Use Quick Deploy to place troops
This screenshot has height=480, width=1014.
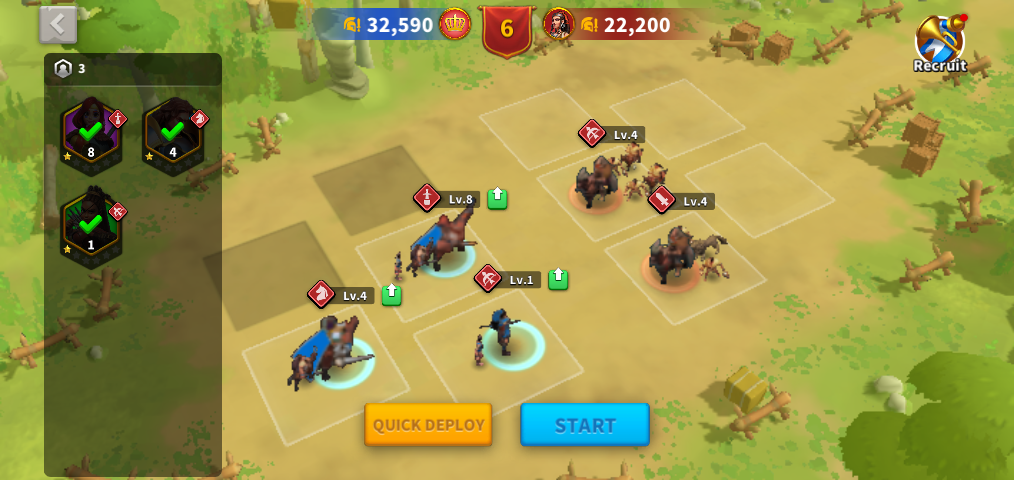click(x=428, y=425)
